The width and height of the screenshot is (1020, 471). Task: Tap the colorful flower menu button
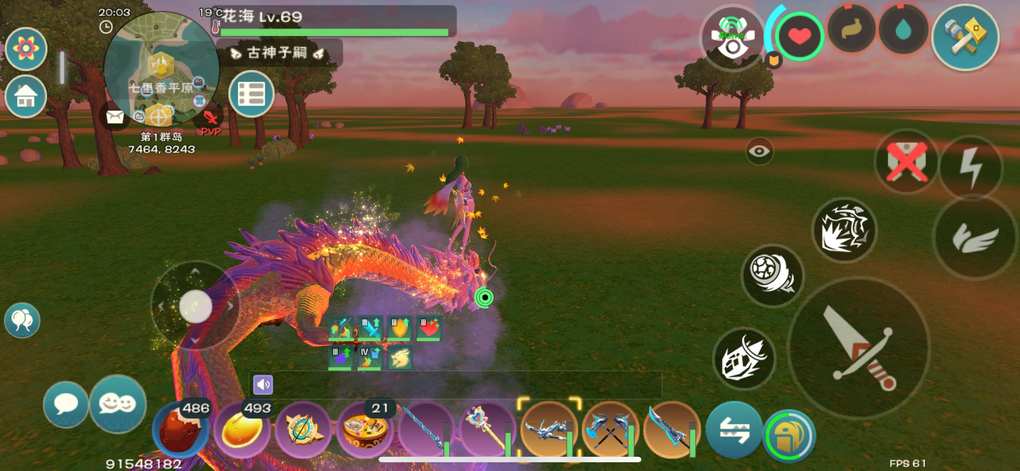pyautogui.click(x=26, y=47)
